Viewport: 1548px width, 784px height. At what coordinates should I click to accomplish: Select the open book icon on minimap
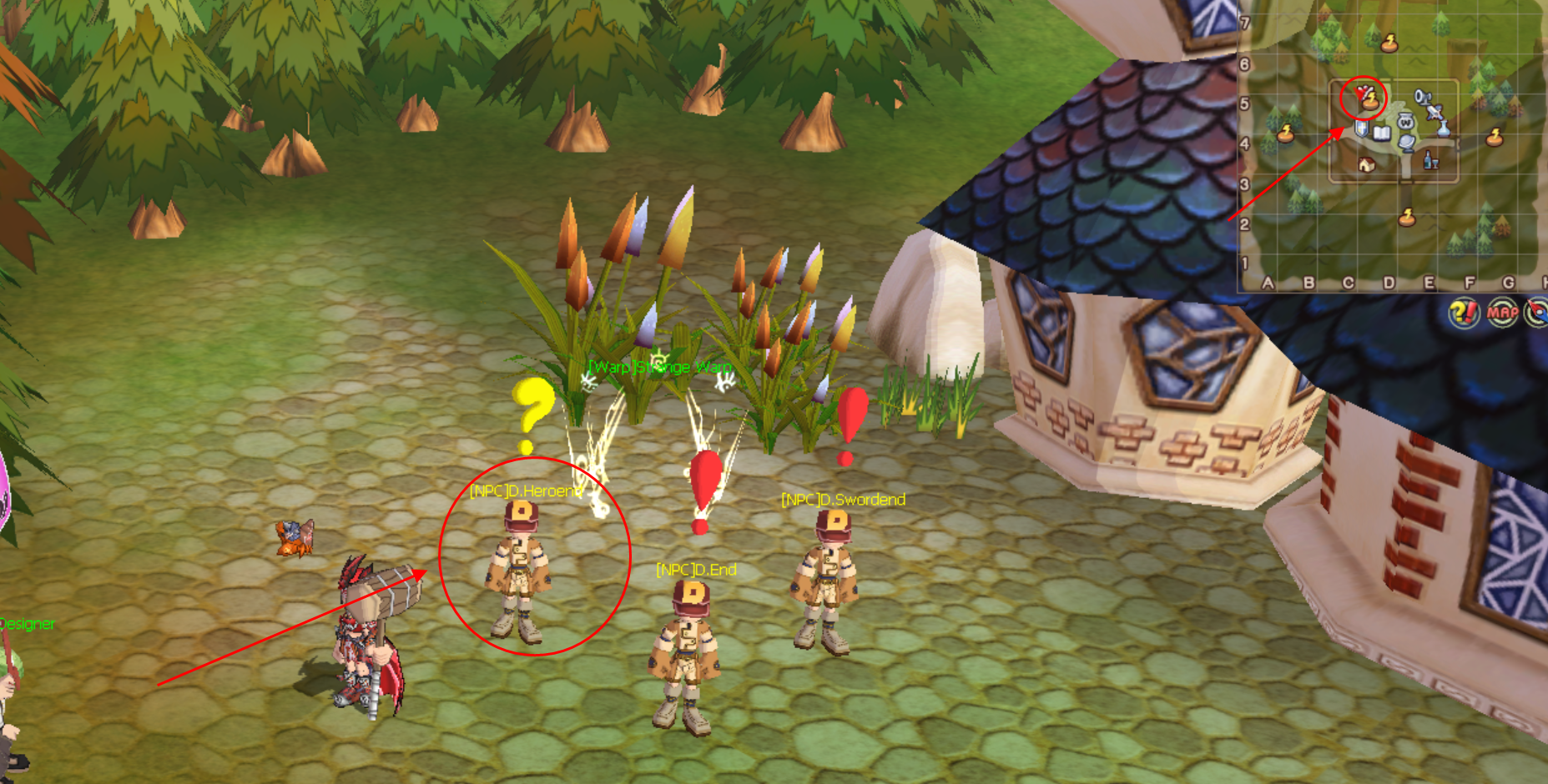(x=1381, y=133)
